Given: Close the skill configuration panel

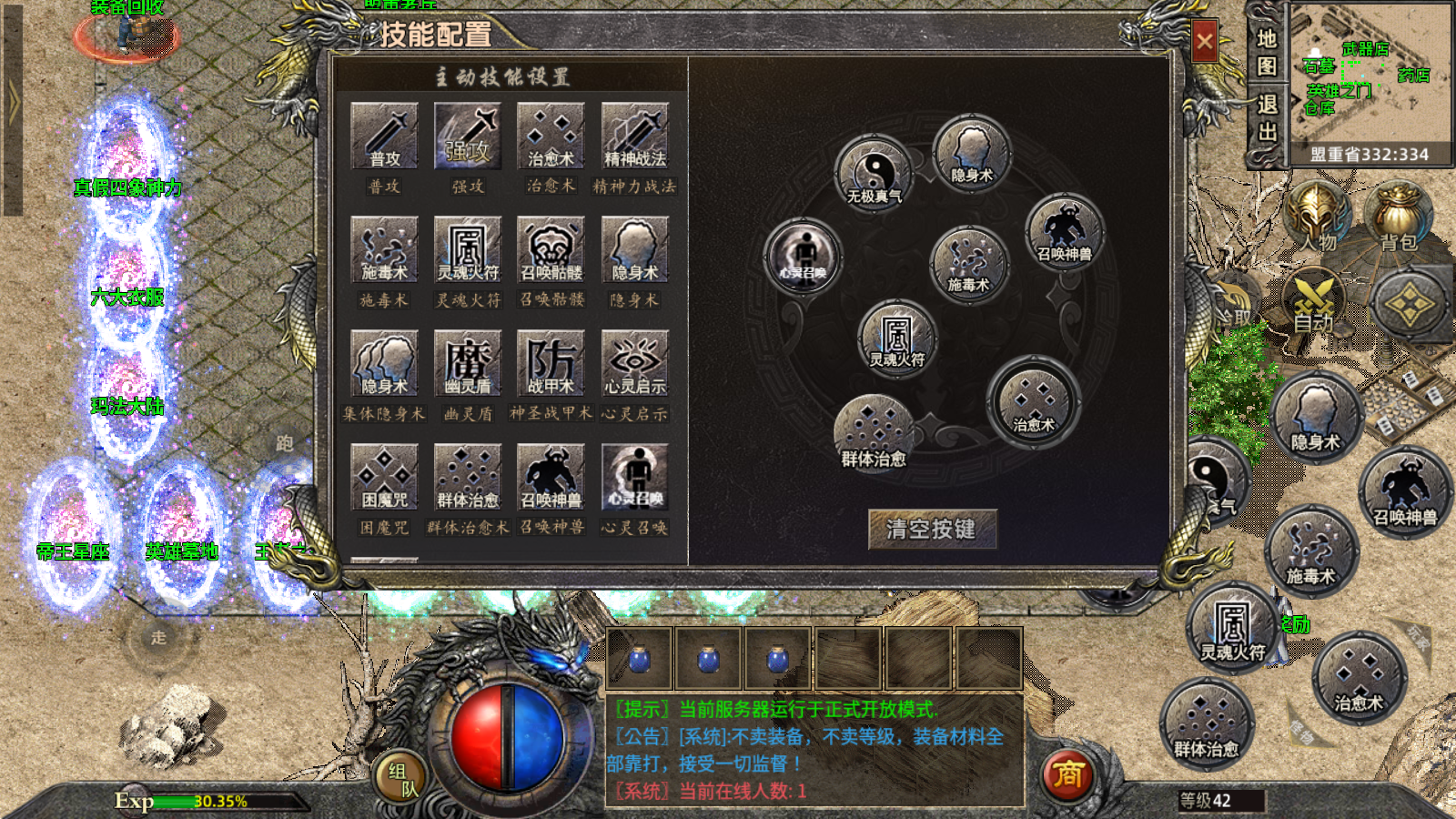Looking at the screenshot, I should 1204,41.
